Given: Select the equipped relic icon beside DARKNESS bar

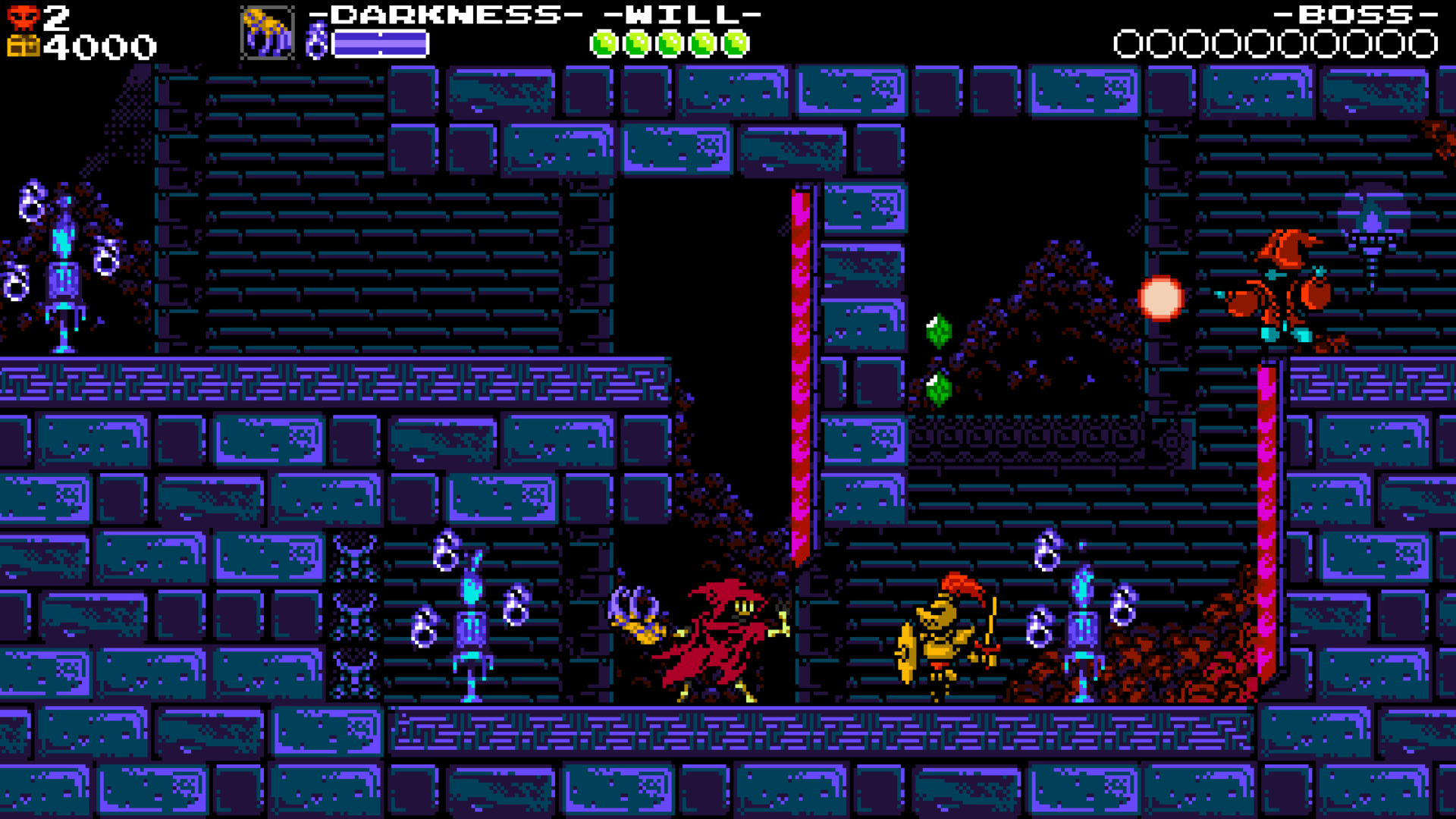Looking at the screenshot, I should click(x=267, y=32).
